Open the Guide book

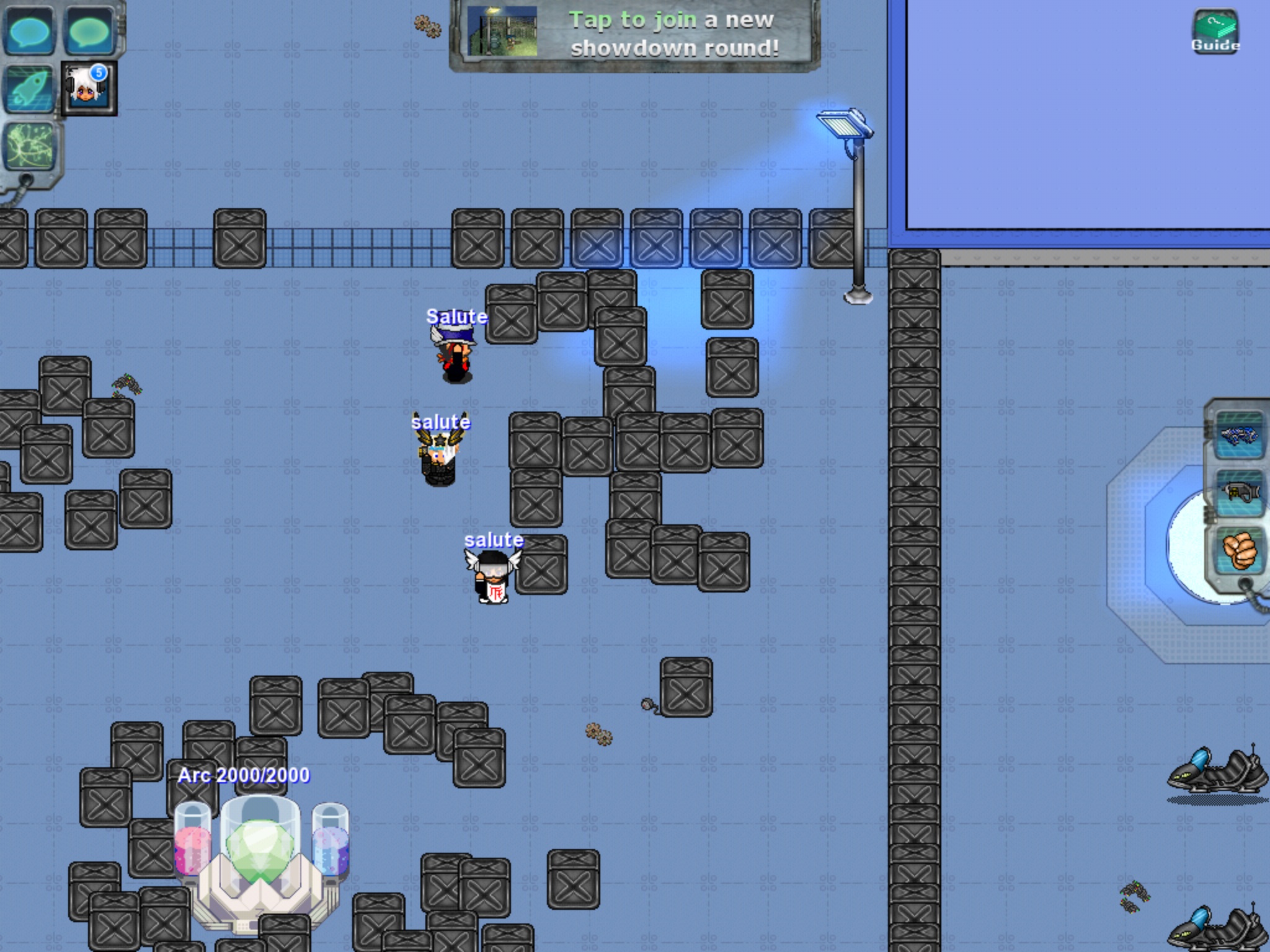1214,31
